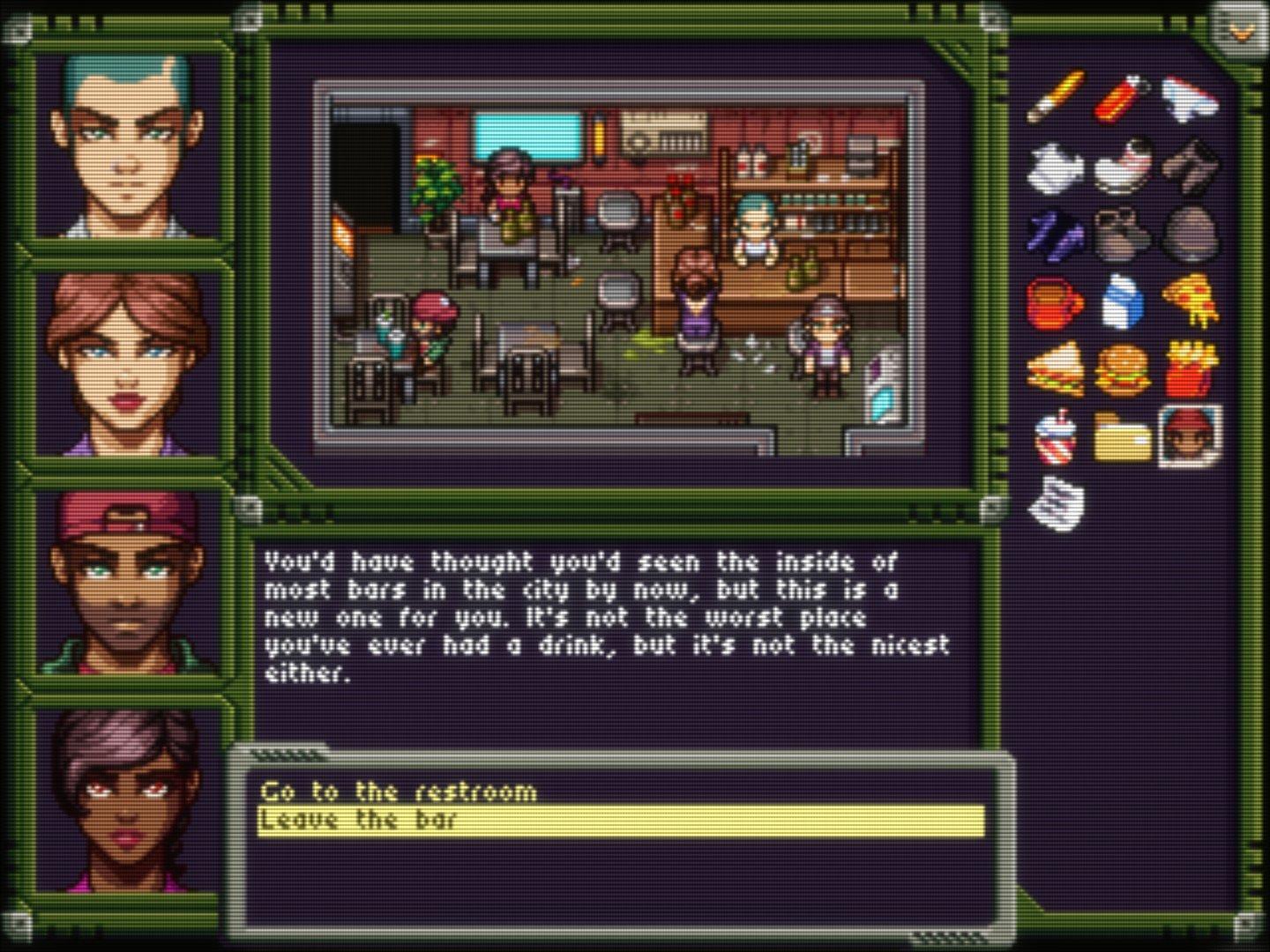Pick the milk carton item

[1123, 302]
